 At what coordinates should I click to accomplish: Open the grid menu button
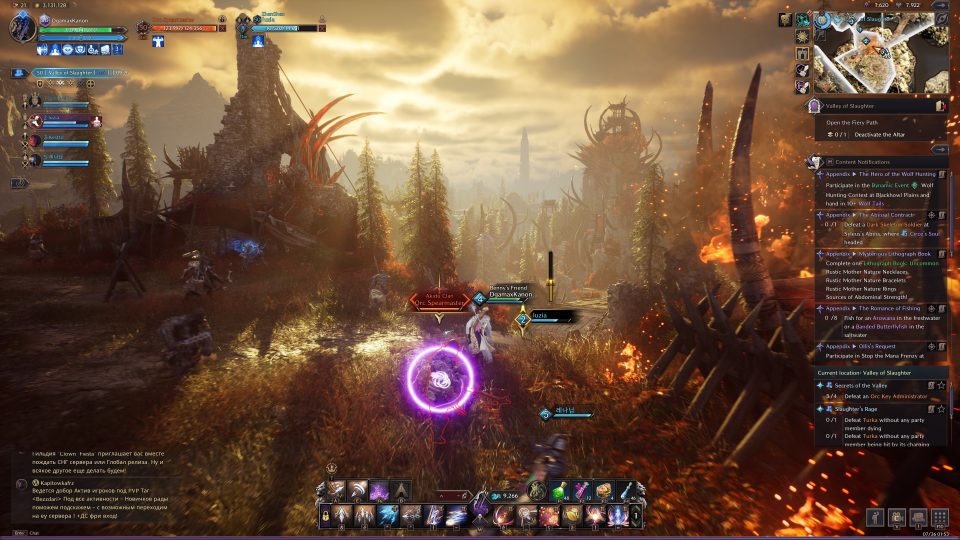coord(939,517)
